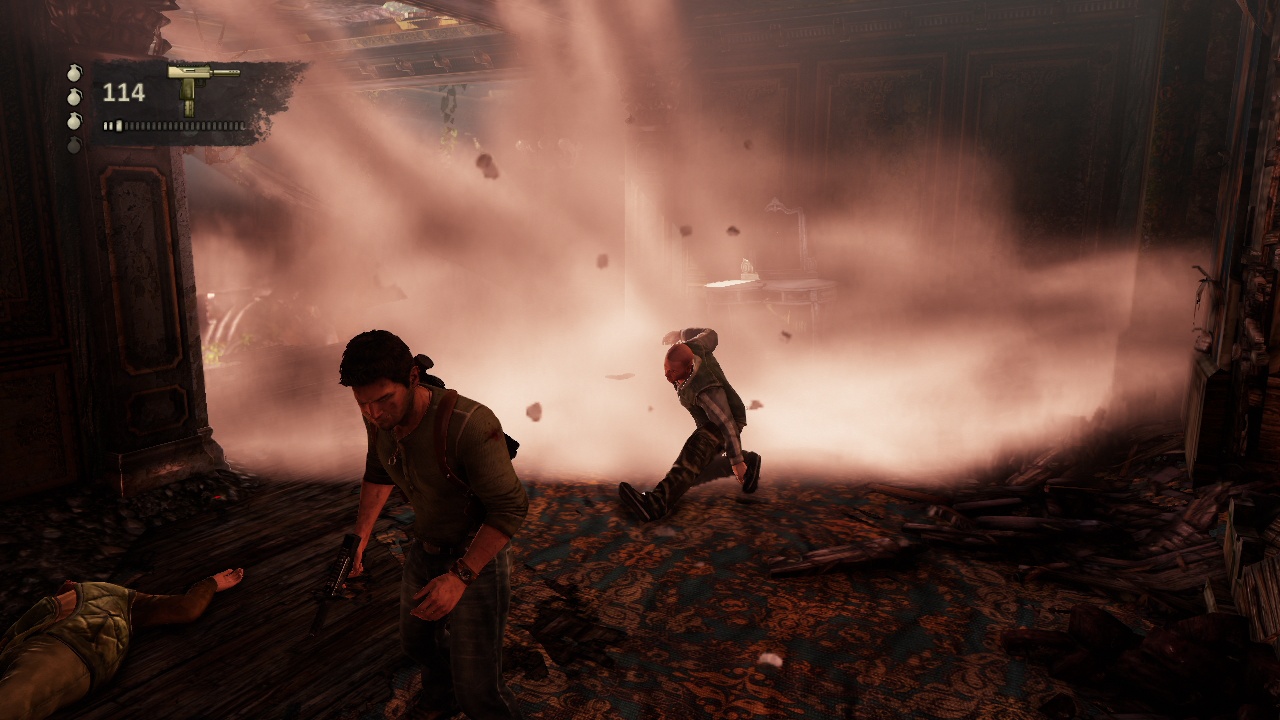
Task: Select the gold submachine gun weapon icon
Action: click(200, 86)
